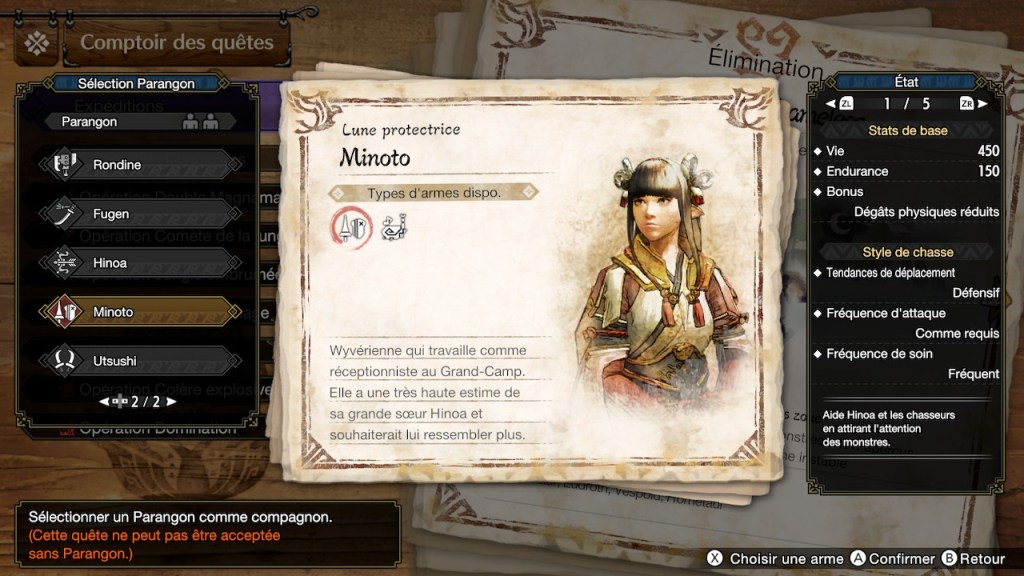Go to previous État page arrow
Viewport: 1024px width, 576px height.
point(831,104)
